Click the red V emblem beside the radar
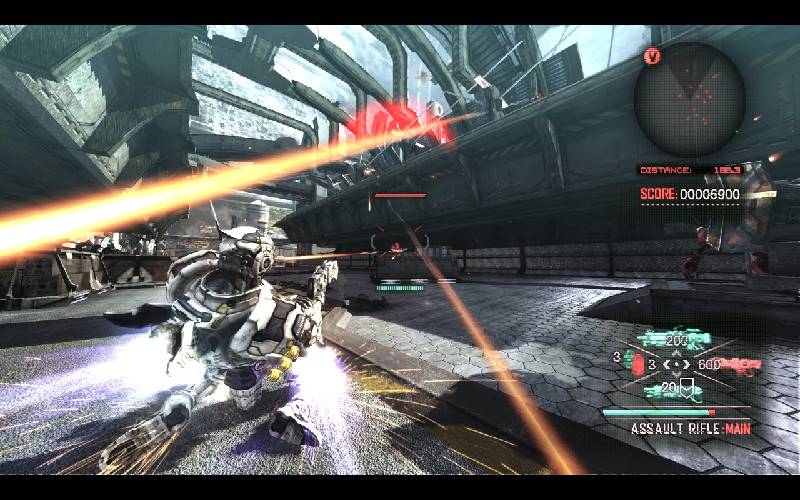The height and width of the screenshot is (500, 800). (x=653, y=56)
